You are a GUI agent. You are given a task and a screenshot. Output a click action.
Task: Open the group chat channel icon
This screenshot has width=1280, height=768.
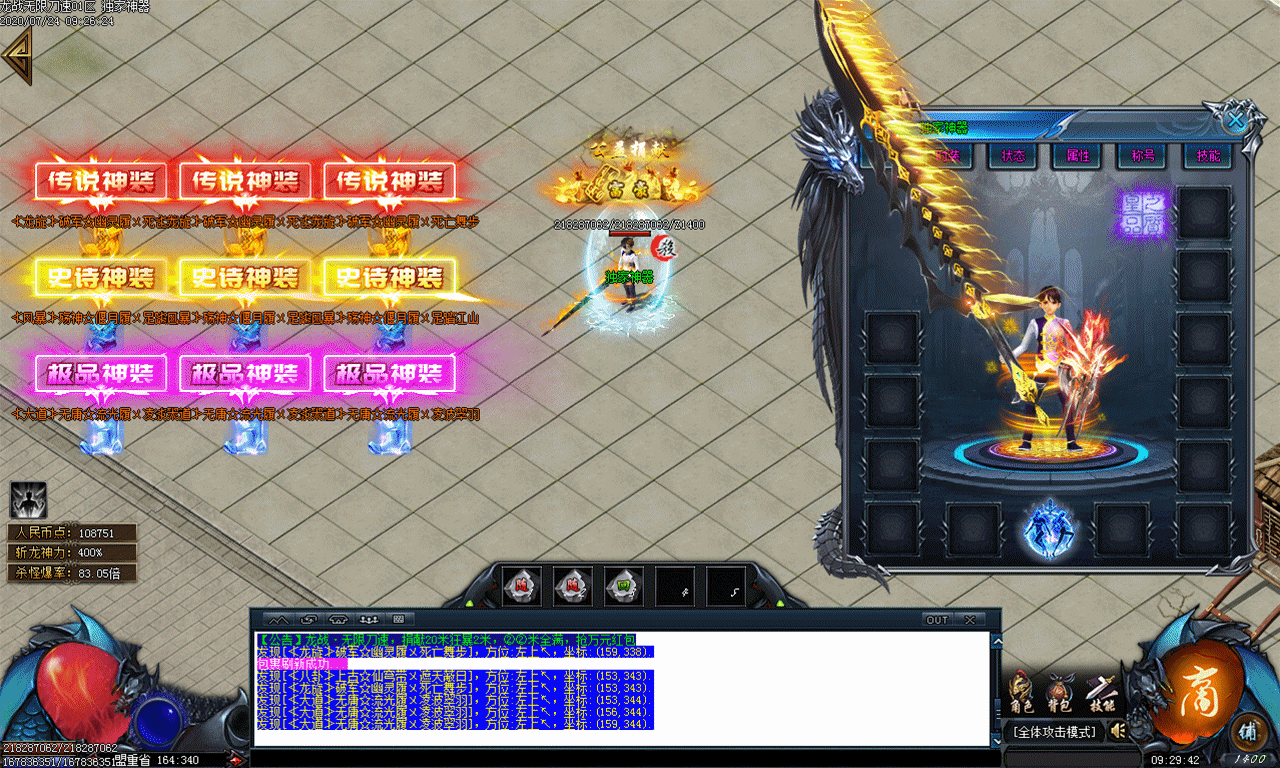click(x=369, y=620)
